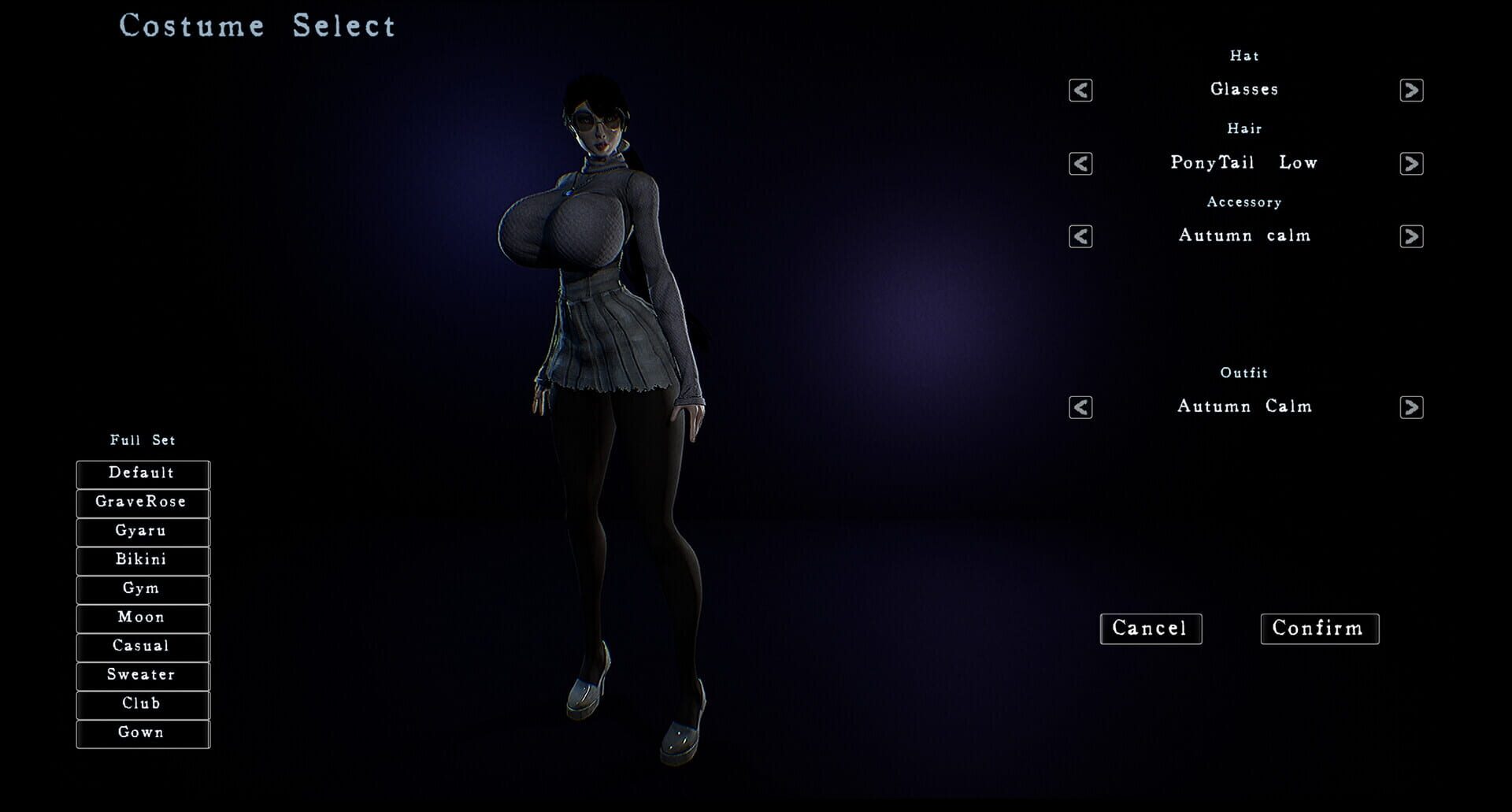Image resolution: width=1512 pixels, height=812 pixels.
Task: Select the Bikini costume preset
Action: pos(142,560)
